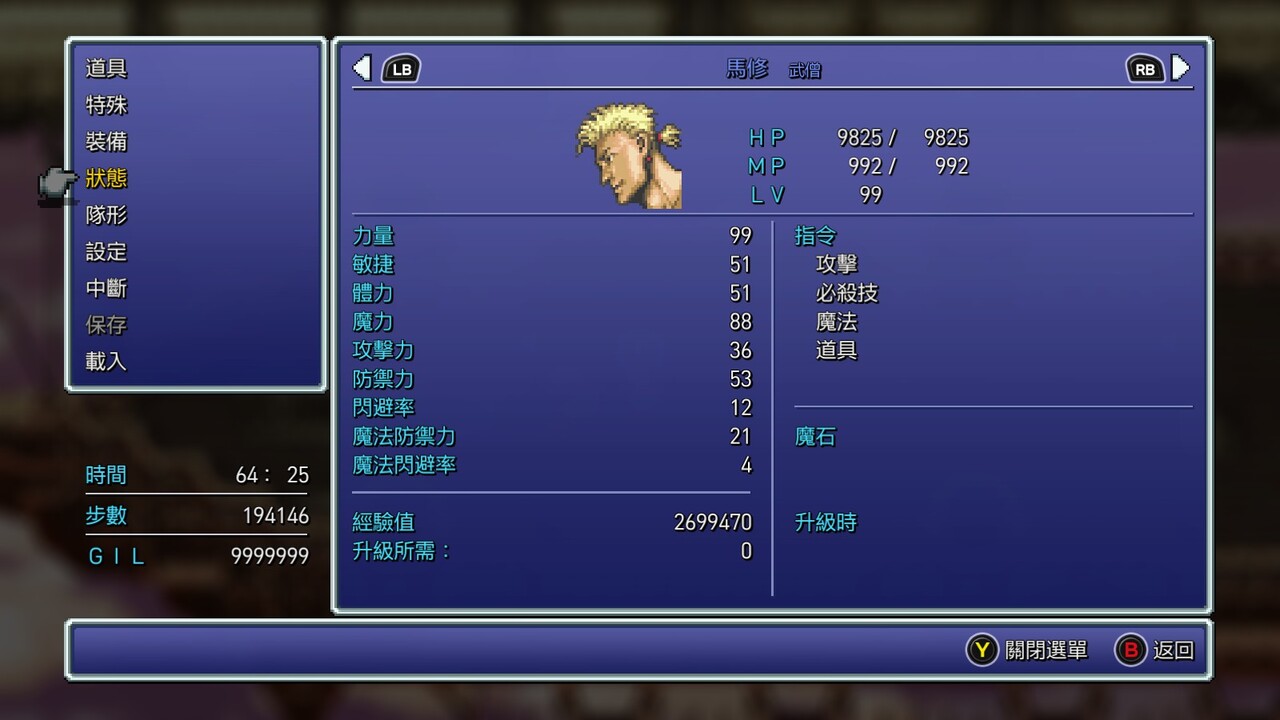Click the 返回 back label

(1173, 650)
